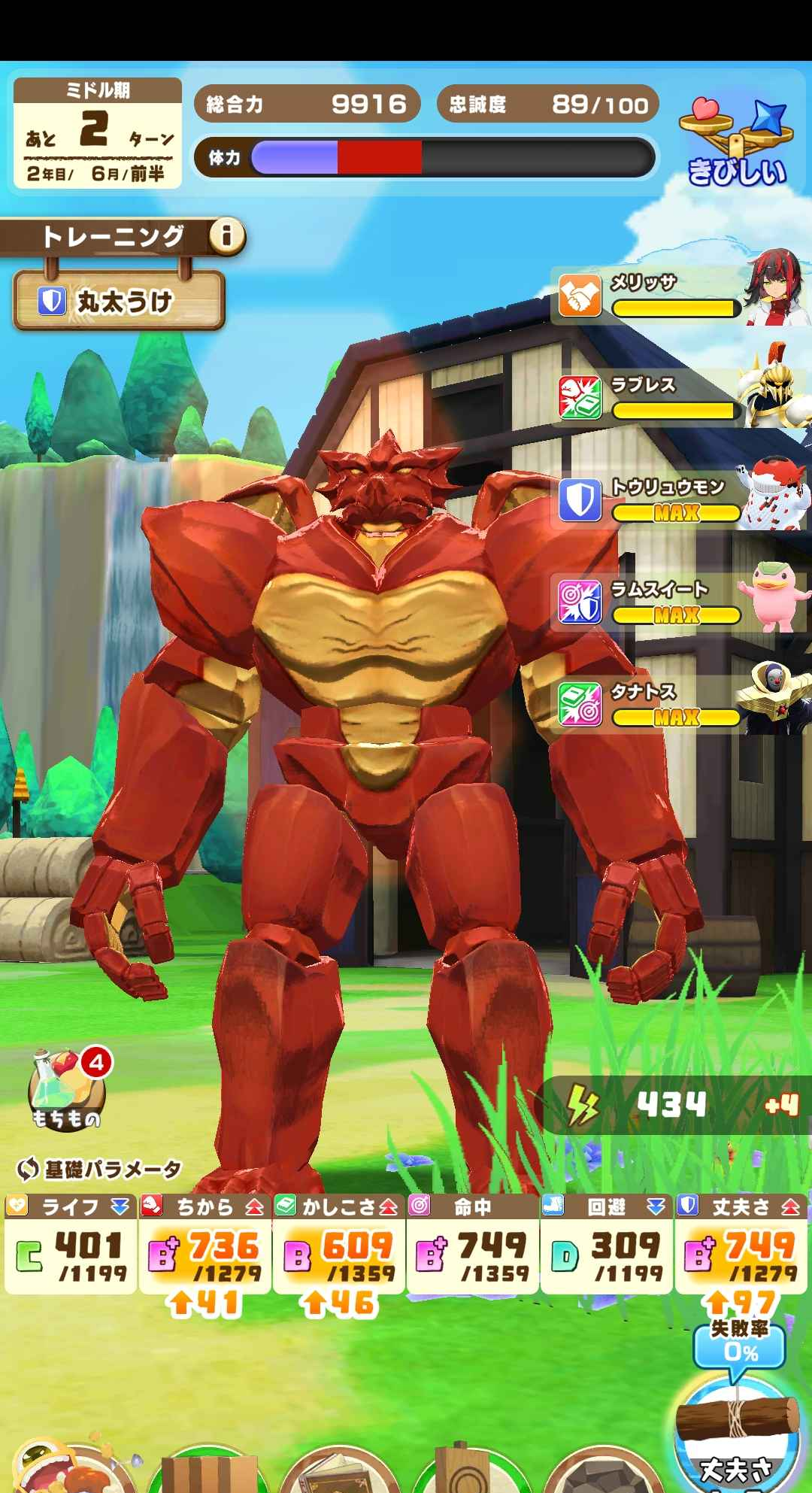Select supporter ラムスイート
The image size is (812, 1493).
click(x=679, y=603)
